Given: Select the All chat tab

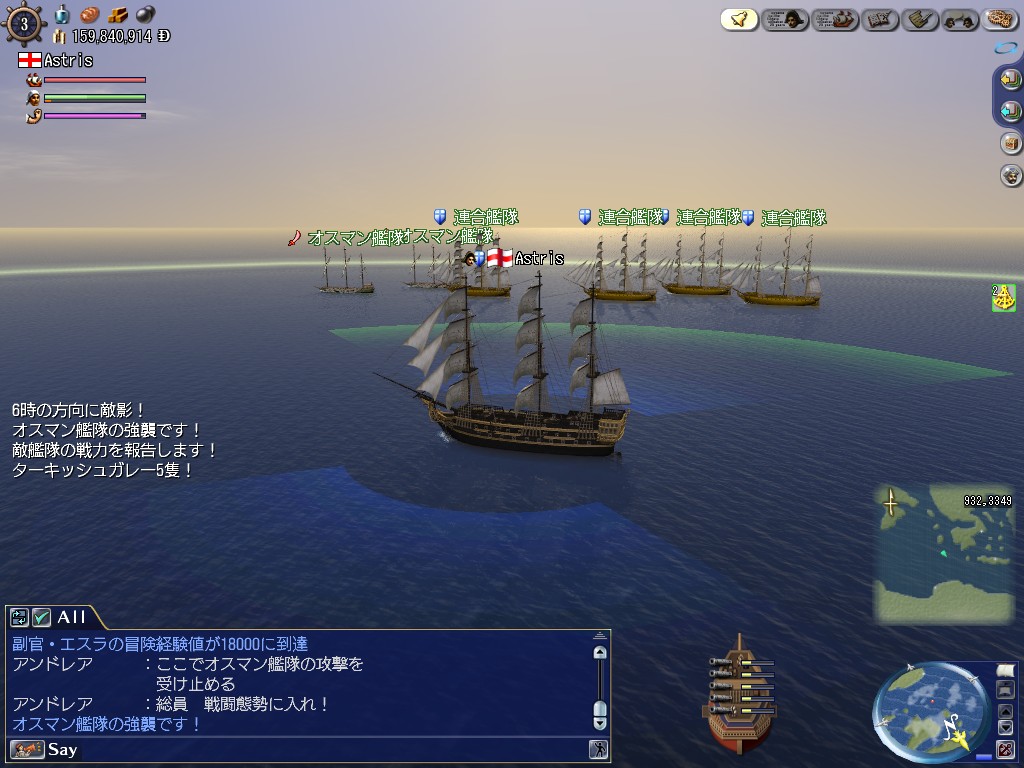Looking at the screenshot, I should point(70,617).
